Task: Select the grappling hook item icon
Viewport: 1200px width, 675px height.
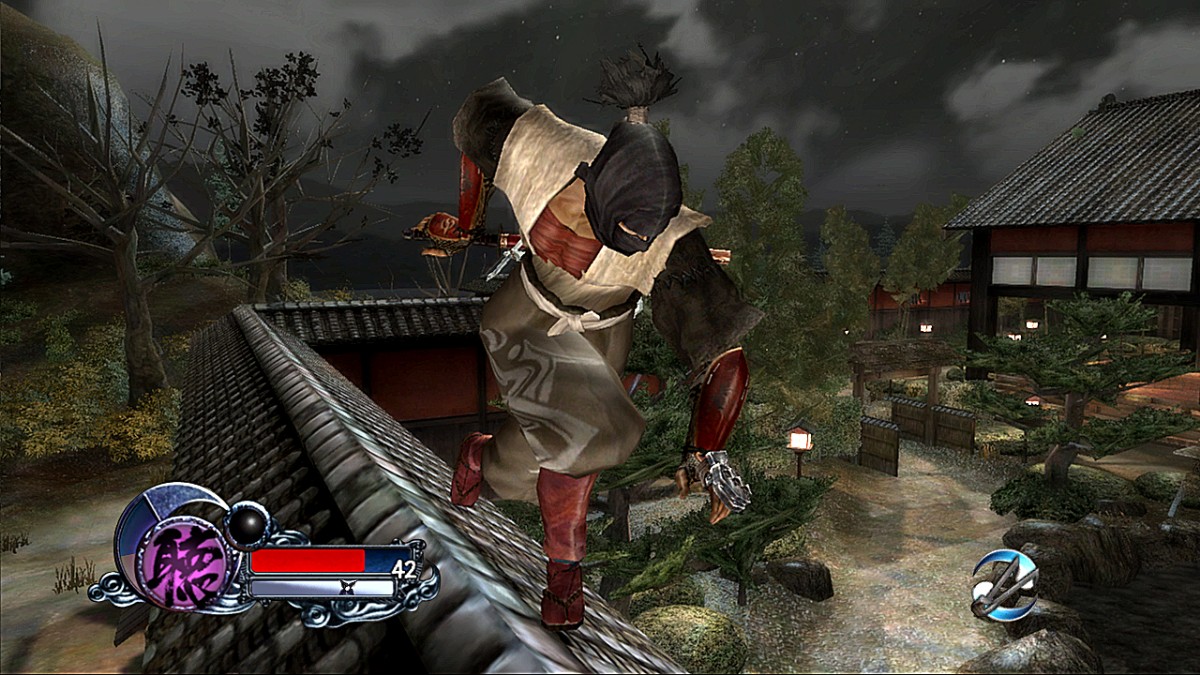Action: (1004, 582)
